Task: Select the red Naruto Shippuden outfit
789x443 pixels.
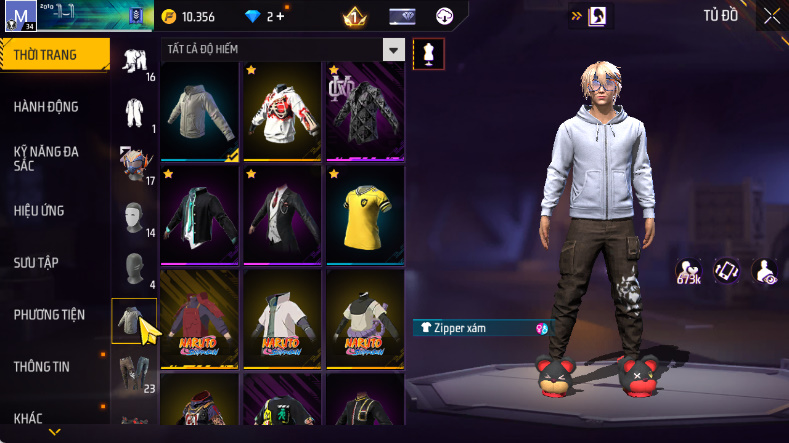Action: [x=199, y=318]
